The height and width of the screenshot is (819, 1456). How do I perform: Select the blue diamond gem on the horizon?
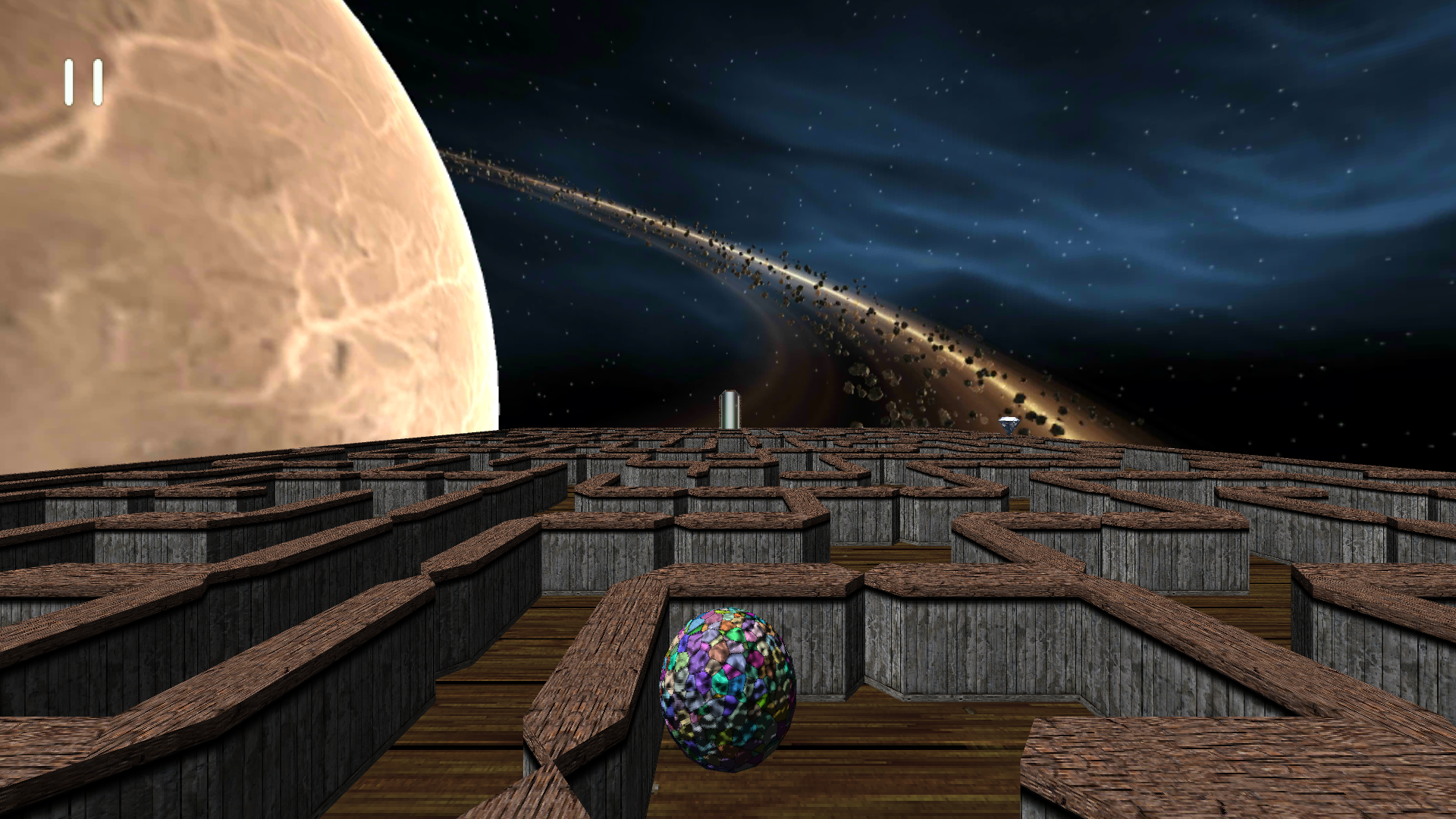1010,425
